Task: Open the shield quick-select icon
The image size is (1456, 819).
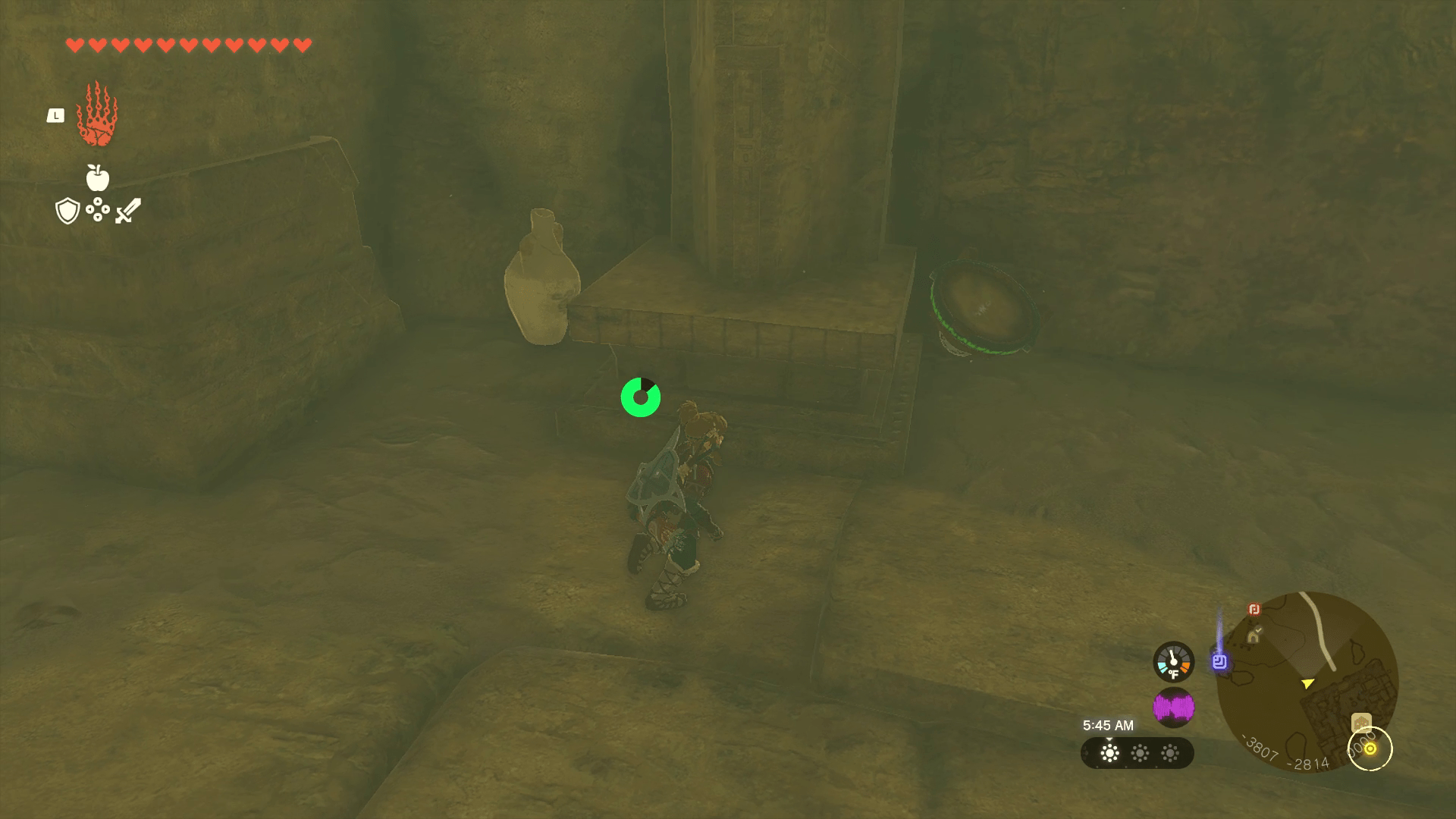Action: point(67,211)
